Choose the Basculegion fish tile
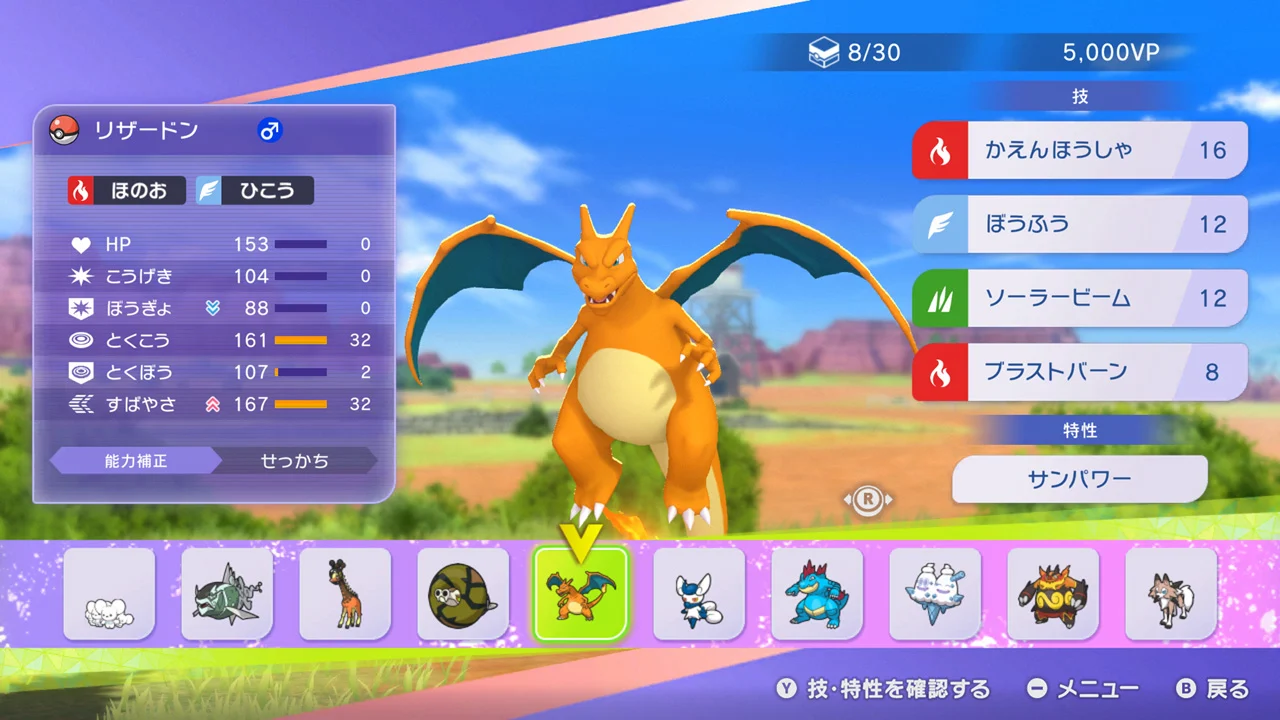1280x720 pixels. coord(227,594)
